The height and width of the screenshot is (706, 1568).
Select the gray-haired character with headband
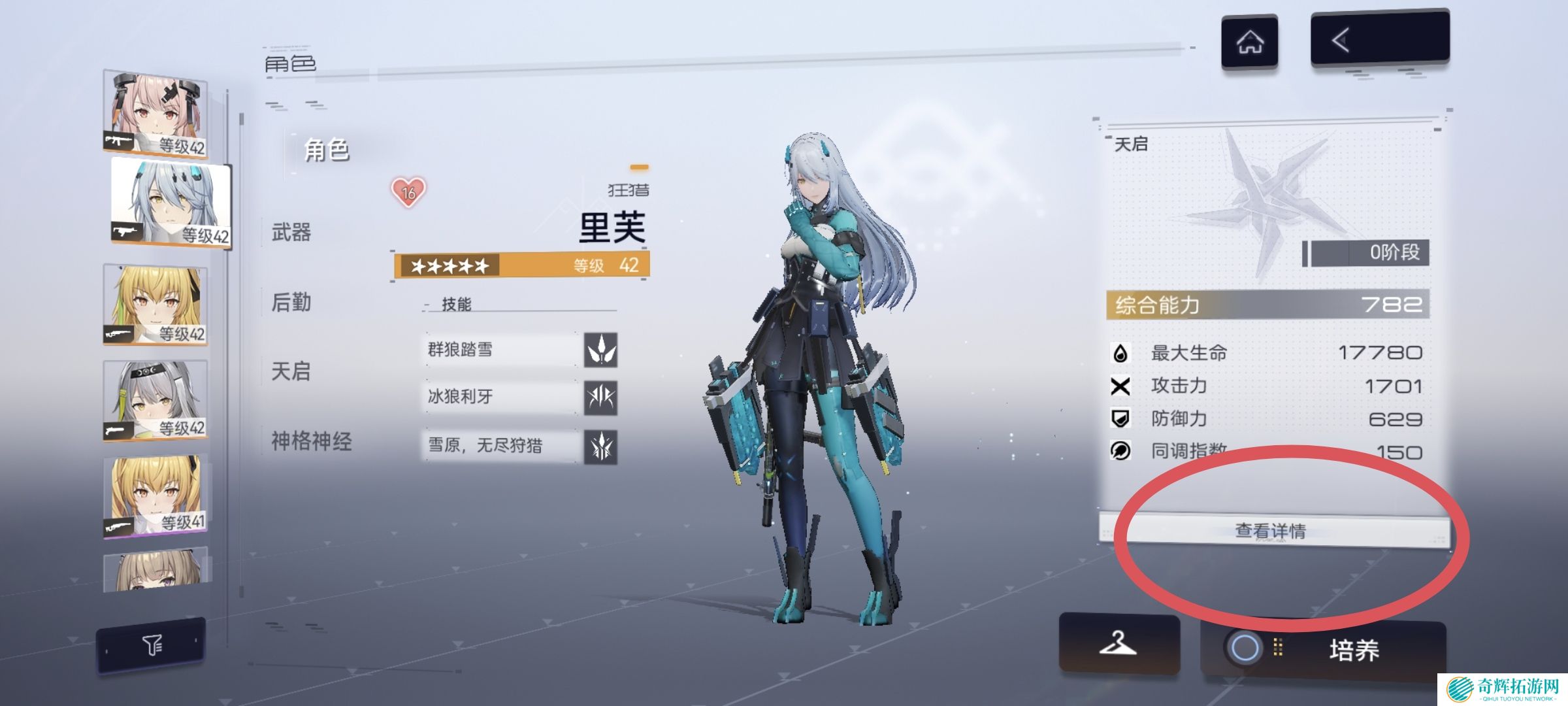(x=155, y=399)
